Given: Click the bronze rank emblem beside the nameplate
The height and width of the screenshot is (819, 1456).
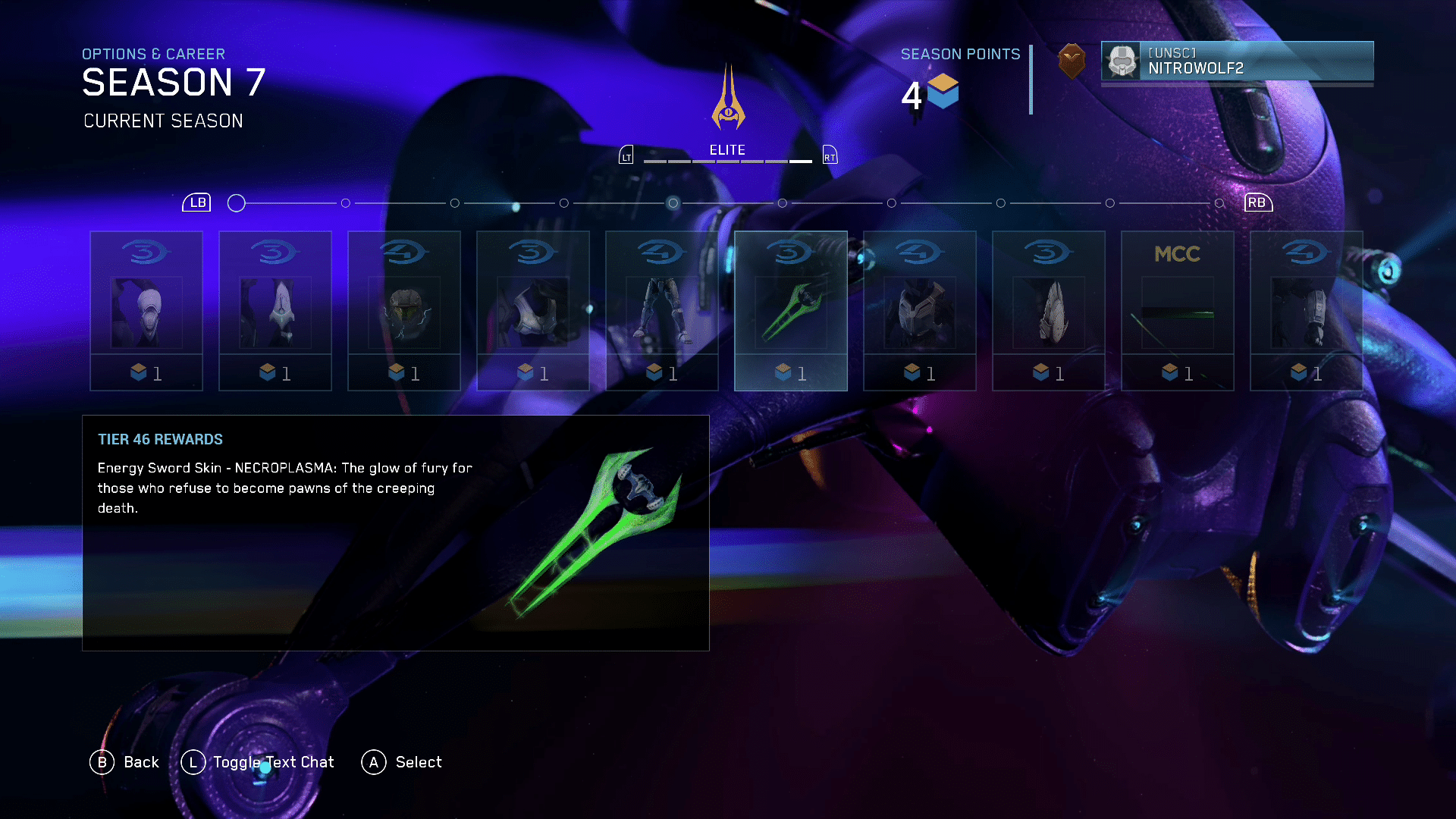Looking at the screenshot, I should tap(1072, 61).
